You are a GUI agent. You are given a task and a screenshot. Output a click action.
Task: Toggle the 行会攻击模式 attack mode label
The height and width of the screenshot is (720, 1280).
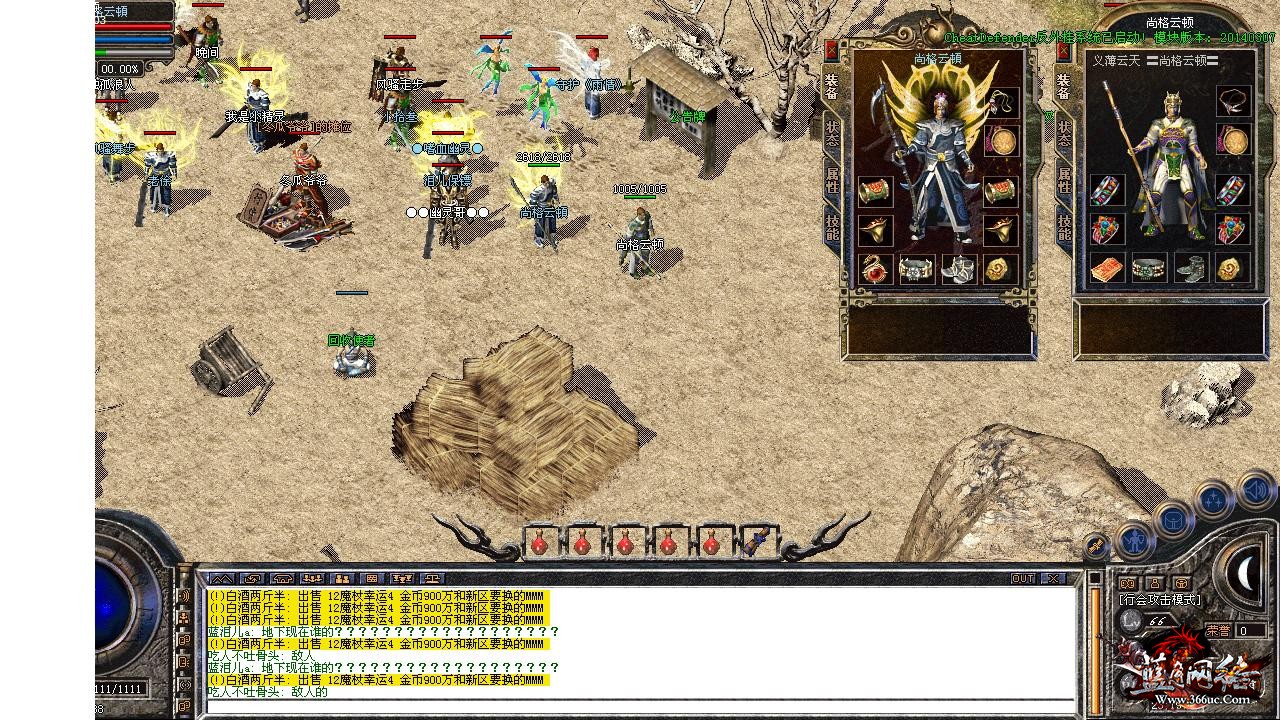(x=1160, y=600)
